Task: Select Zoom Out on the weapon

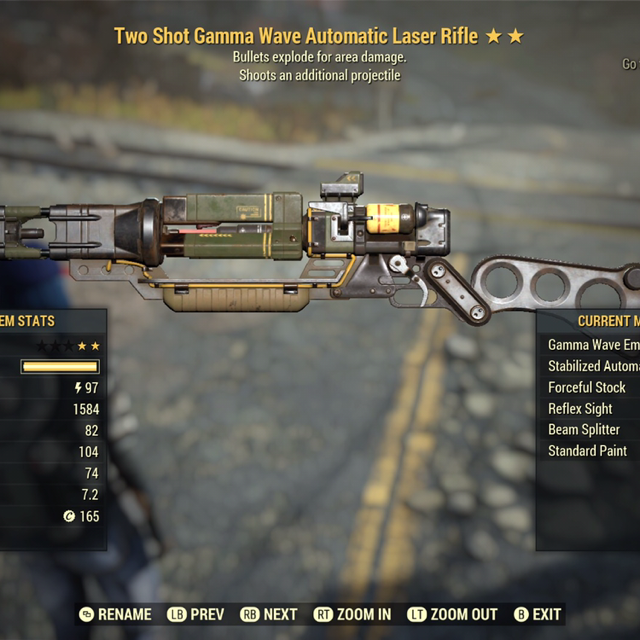Action: [x=455, y=614]
